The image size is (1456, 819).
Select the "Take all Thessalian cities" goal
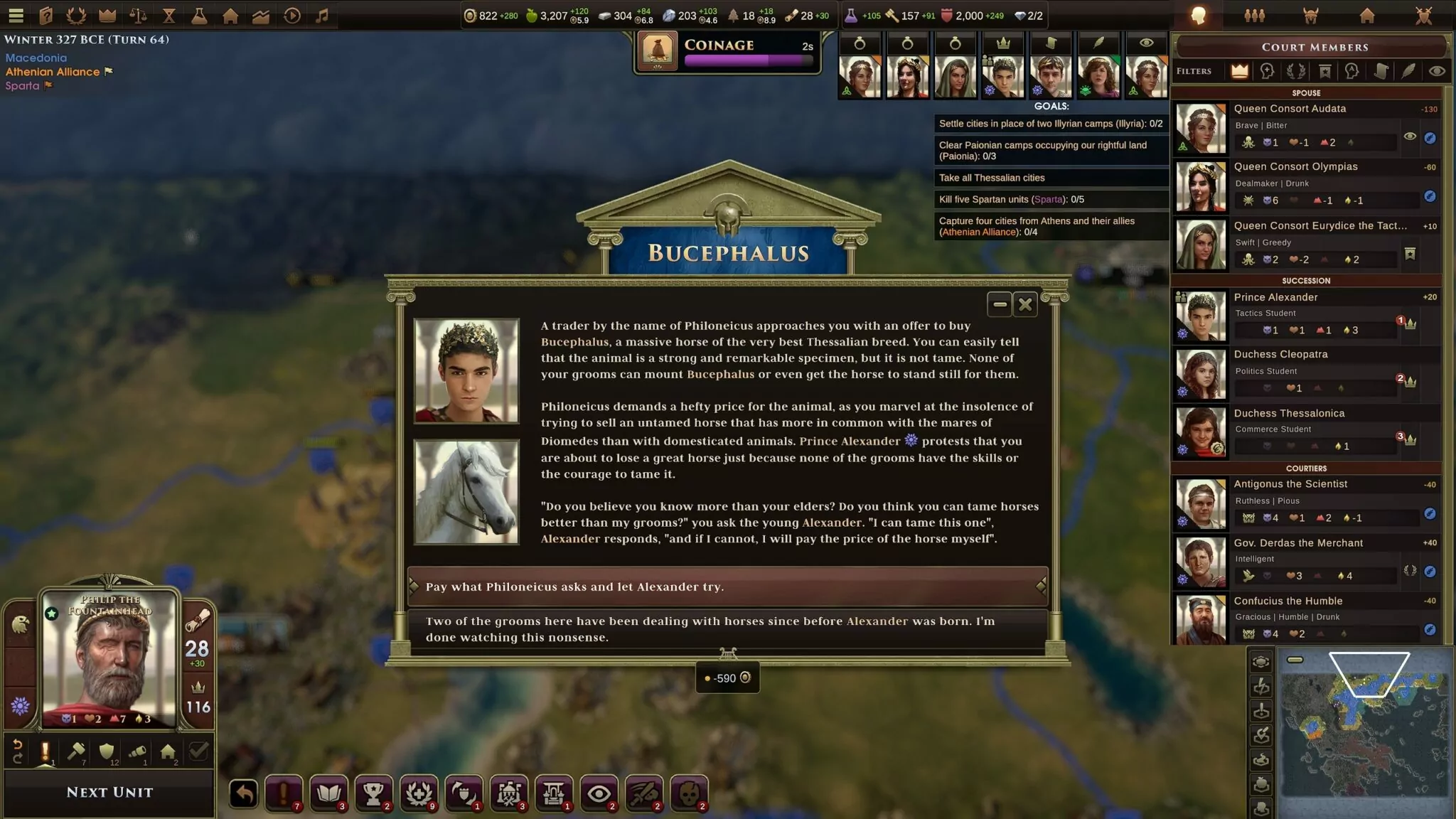click(x=1051, y=178)
